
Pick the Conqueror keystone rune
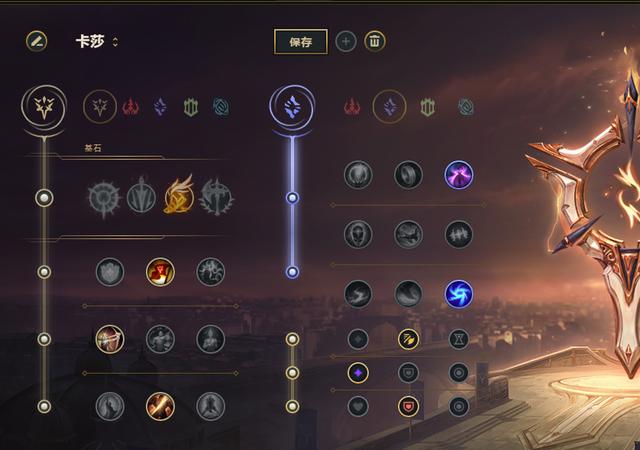(x=215, y=196)
